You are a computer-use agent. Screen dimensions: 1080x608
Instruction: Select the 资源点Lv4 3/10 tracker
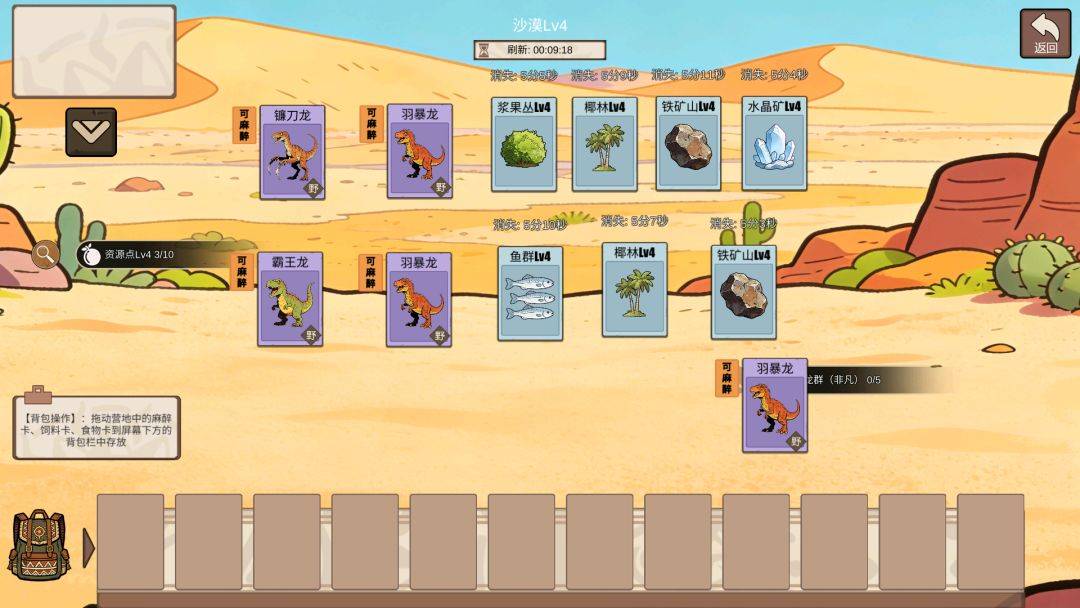point(140,254)
